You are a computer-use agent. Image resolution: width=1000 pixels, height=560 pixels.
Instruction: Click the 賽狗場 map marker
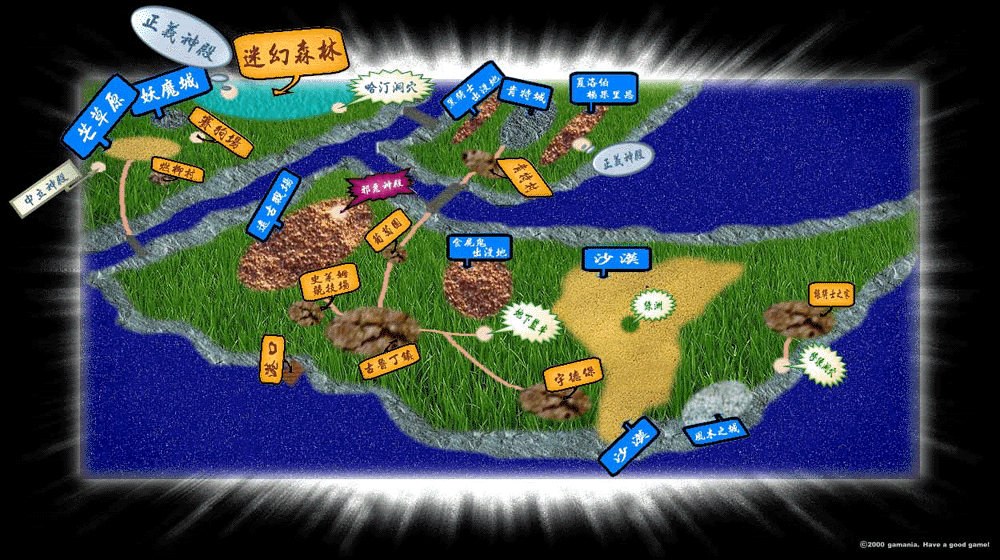tap(221, 132)
